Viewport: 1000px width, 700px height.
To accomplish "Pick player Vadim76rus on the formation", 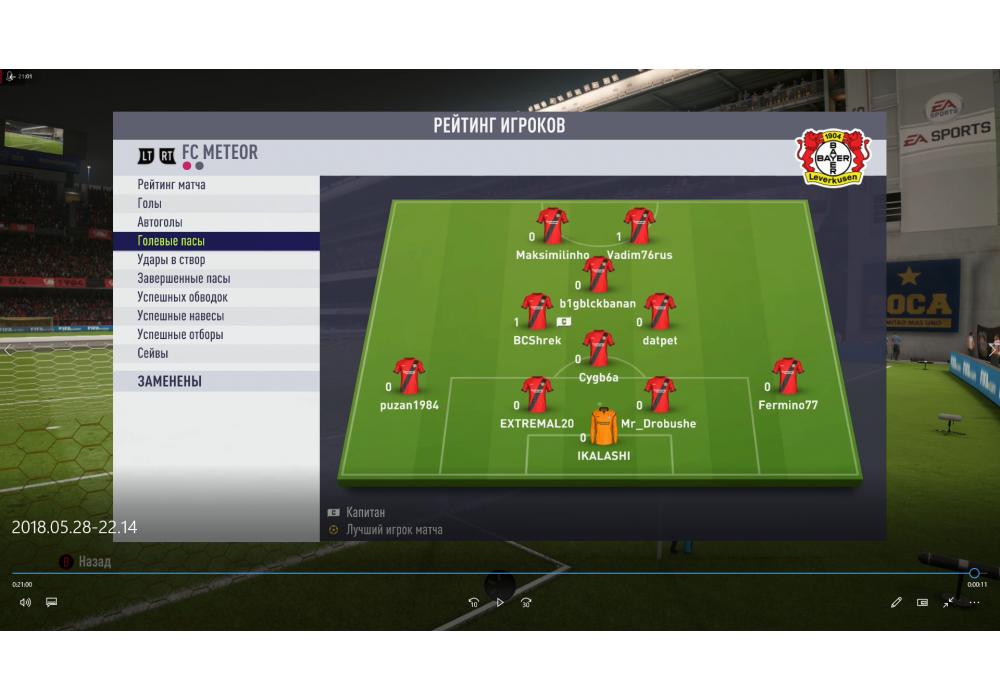I will click(x=639, y=226).
